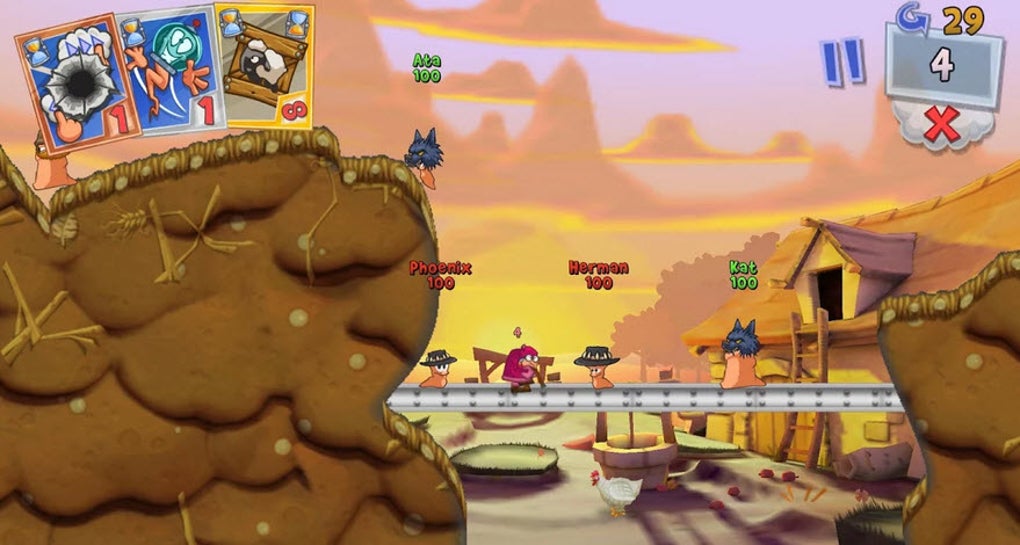Open the weapon panel showing number 4
Screen dimensions: 1020x545
pyautogui.click(x=942, y=65)
